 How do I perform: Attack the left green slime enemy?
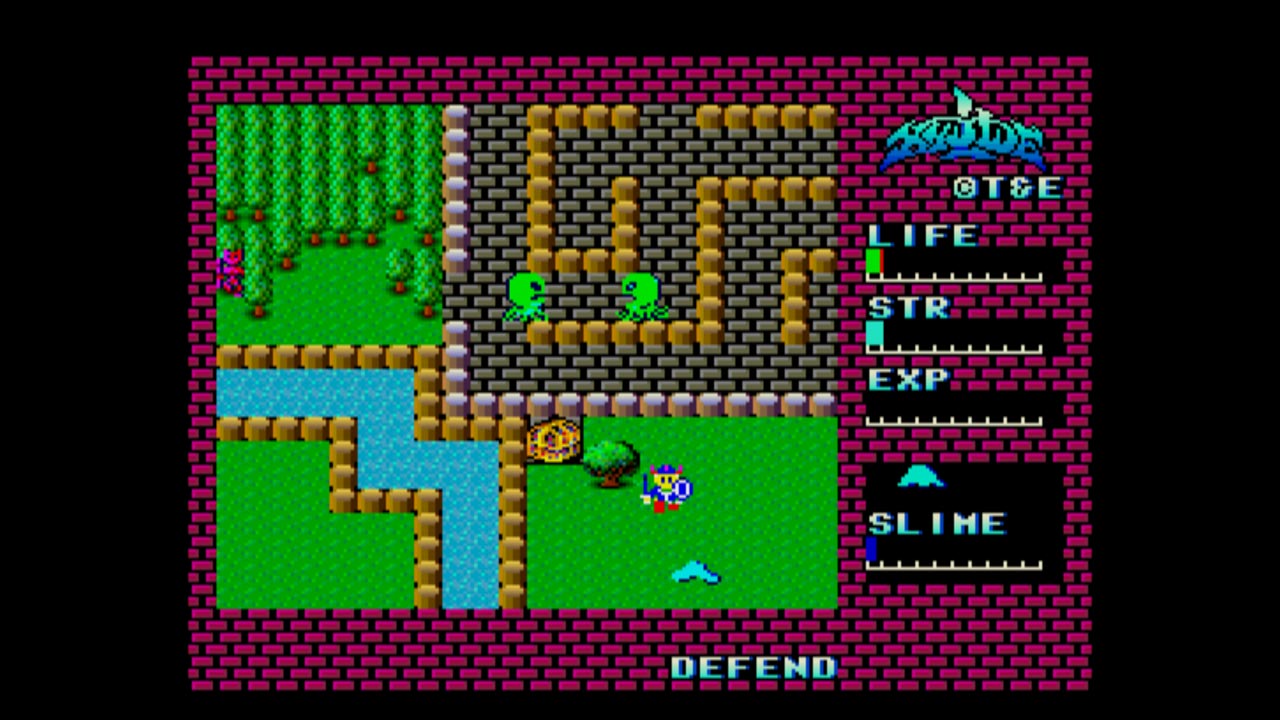point(527,295)
